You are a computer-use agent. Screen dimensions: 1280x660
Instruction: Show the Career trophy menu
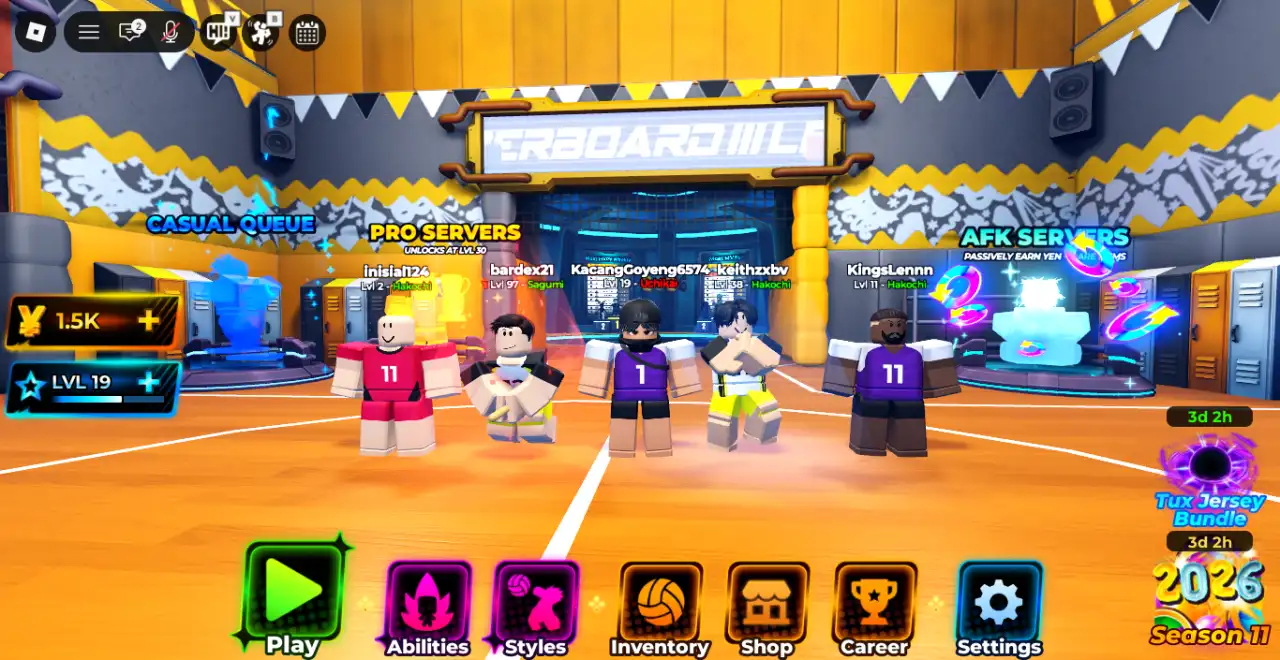875,601
